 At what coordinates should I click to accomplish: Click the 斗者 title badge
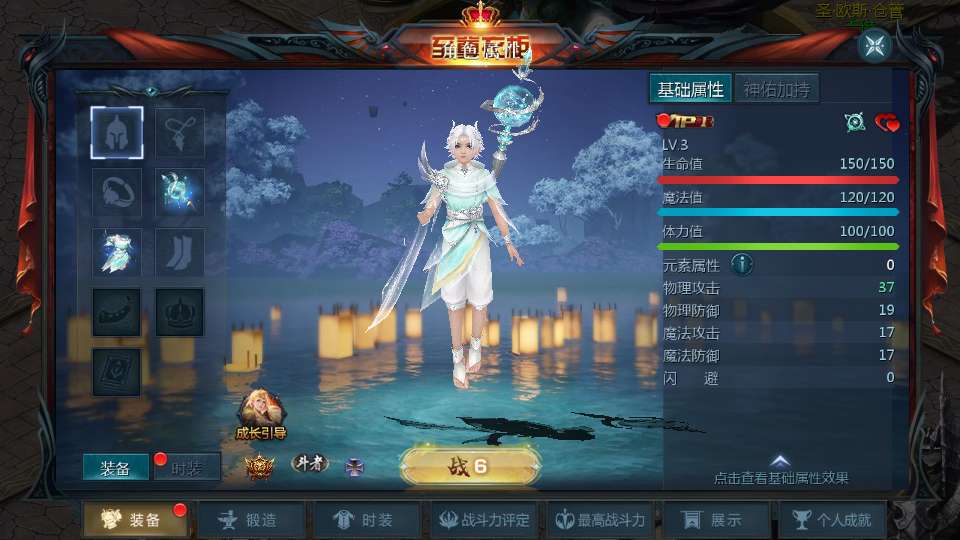point(310,463)
